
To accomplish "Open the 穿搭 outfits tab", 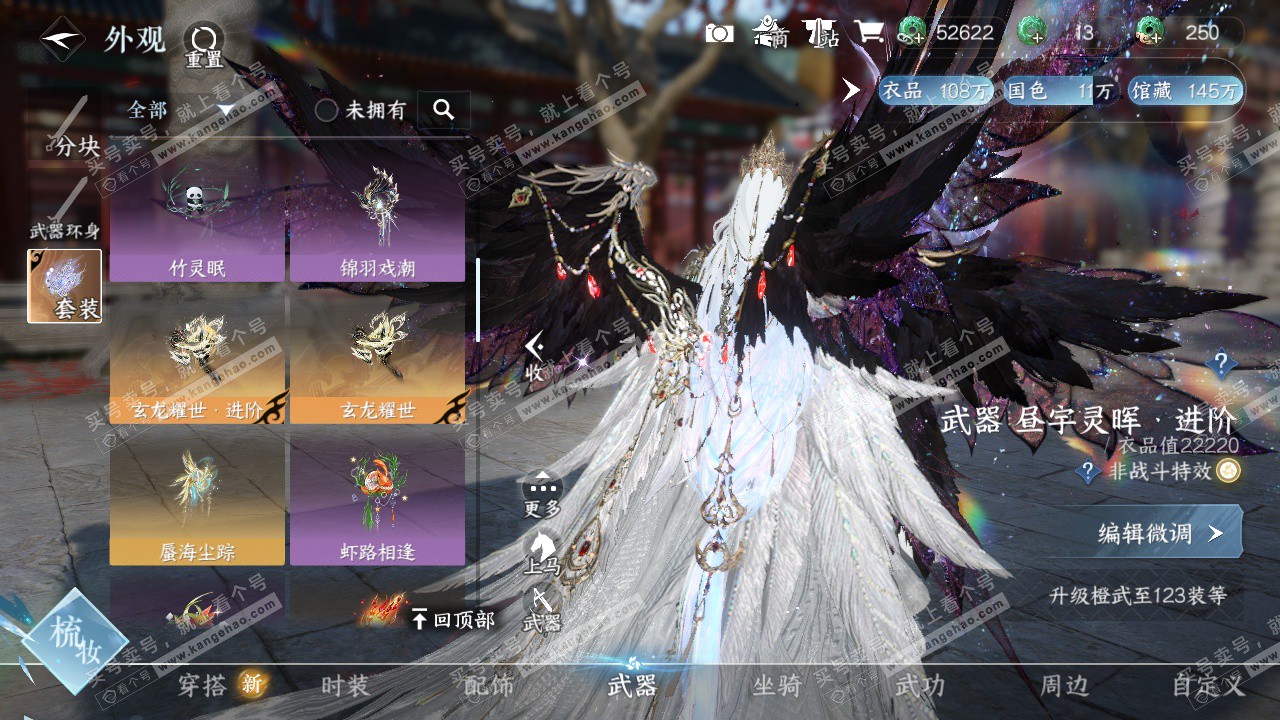I will (x=203, y=685).
